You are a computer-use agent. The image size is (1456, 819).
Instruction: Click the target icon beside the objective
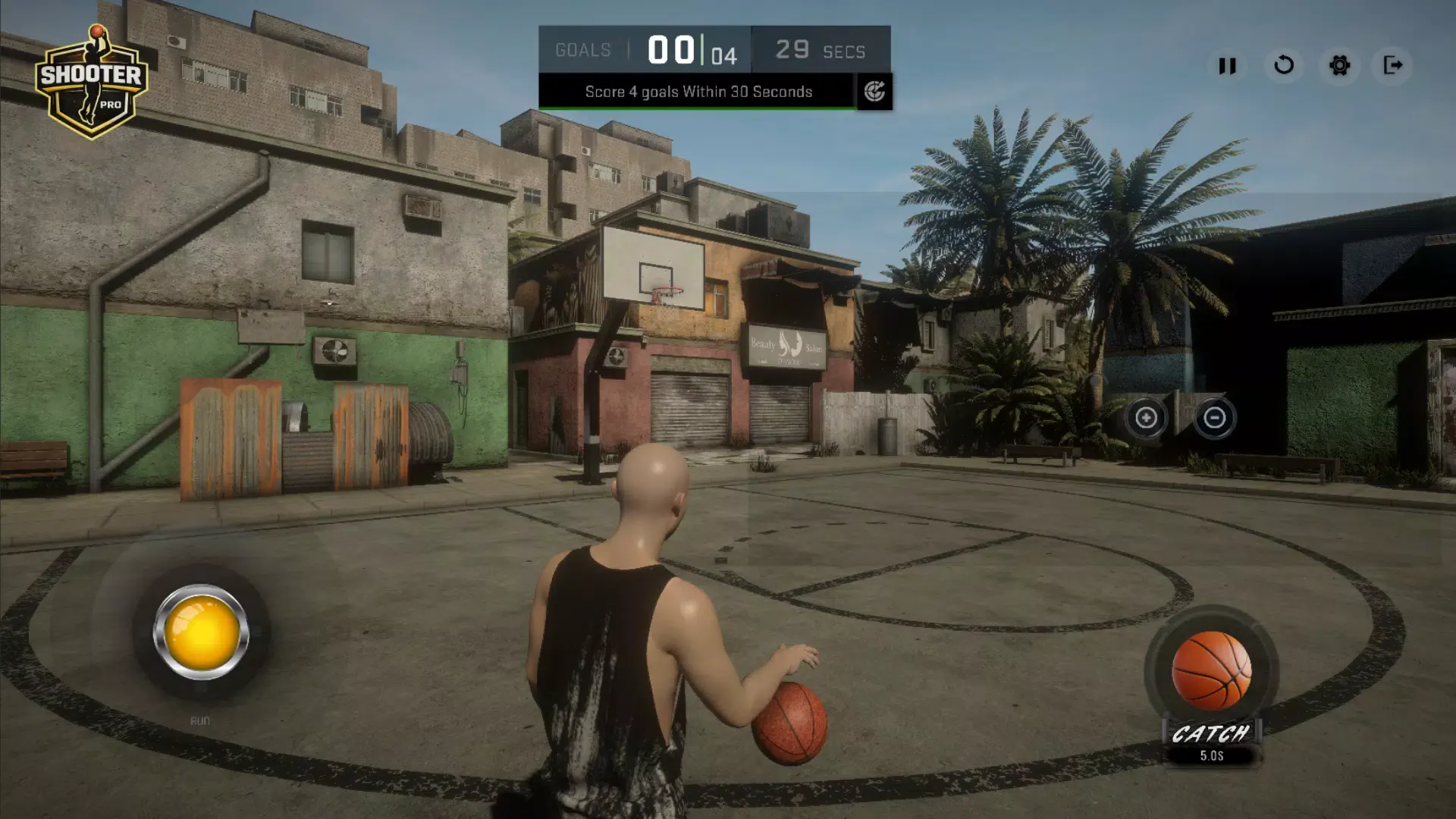874,92
